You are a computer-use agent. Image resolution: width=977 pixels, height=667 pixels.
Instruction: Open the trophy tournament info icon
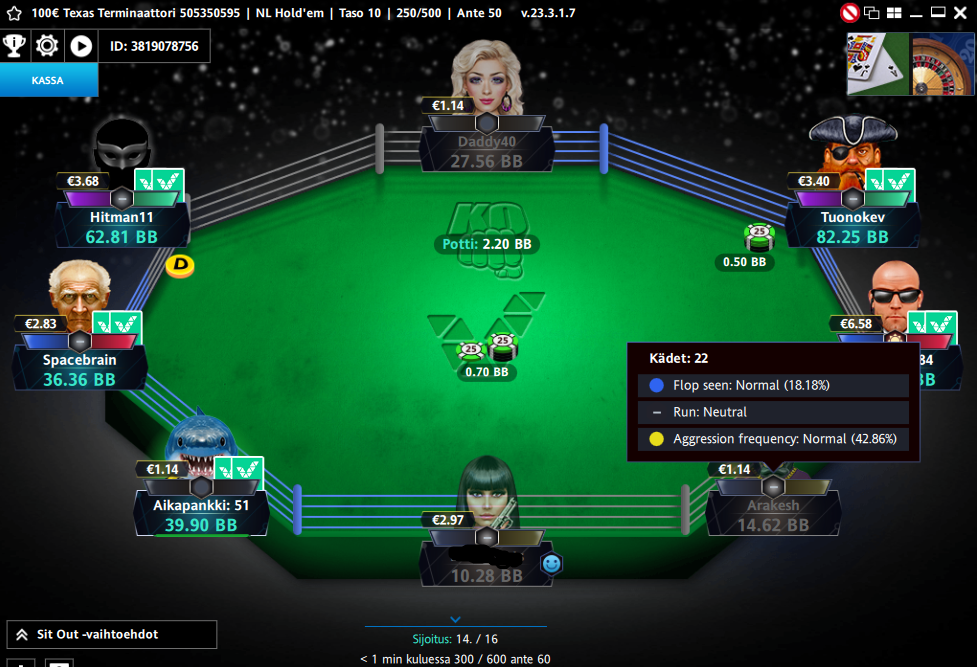[x=15, y=46]
